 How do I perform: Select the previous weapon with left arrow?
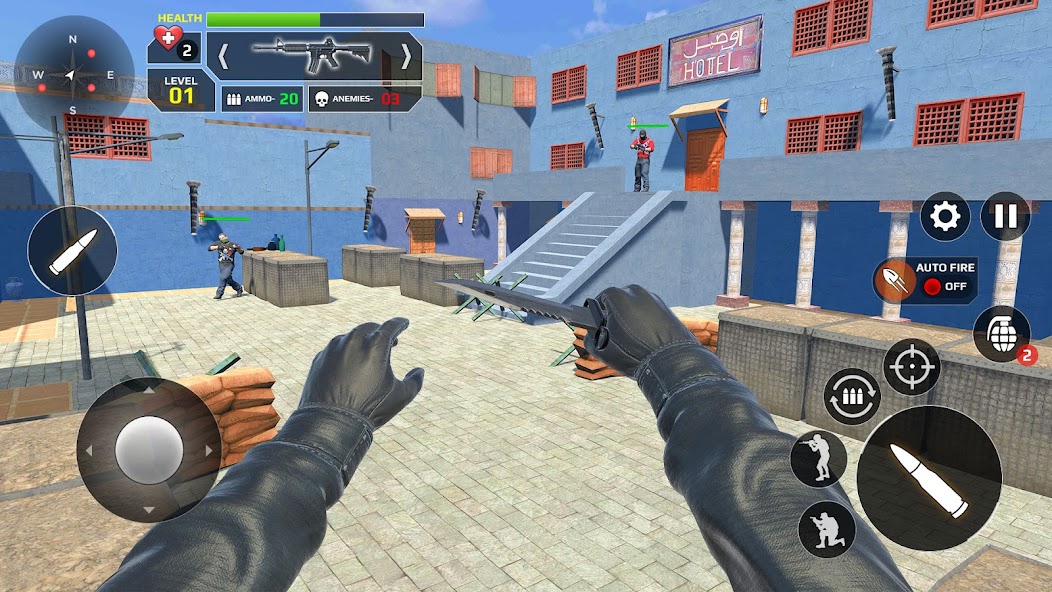tap(223, 56)
